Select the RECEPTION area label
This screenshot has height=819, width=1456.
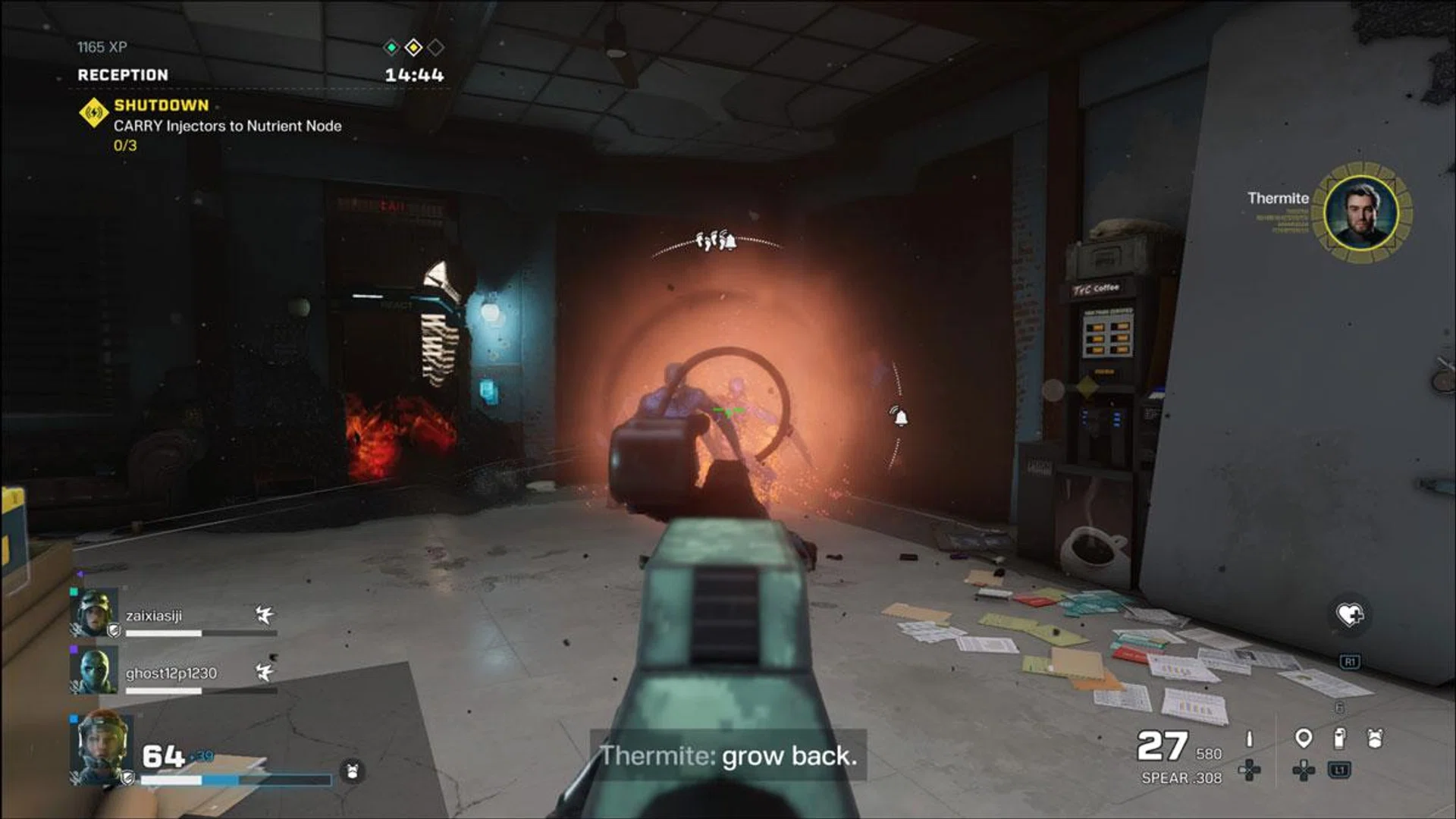tap(121, 75)
